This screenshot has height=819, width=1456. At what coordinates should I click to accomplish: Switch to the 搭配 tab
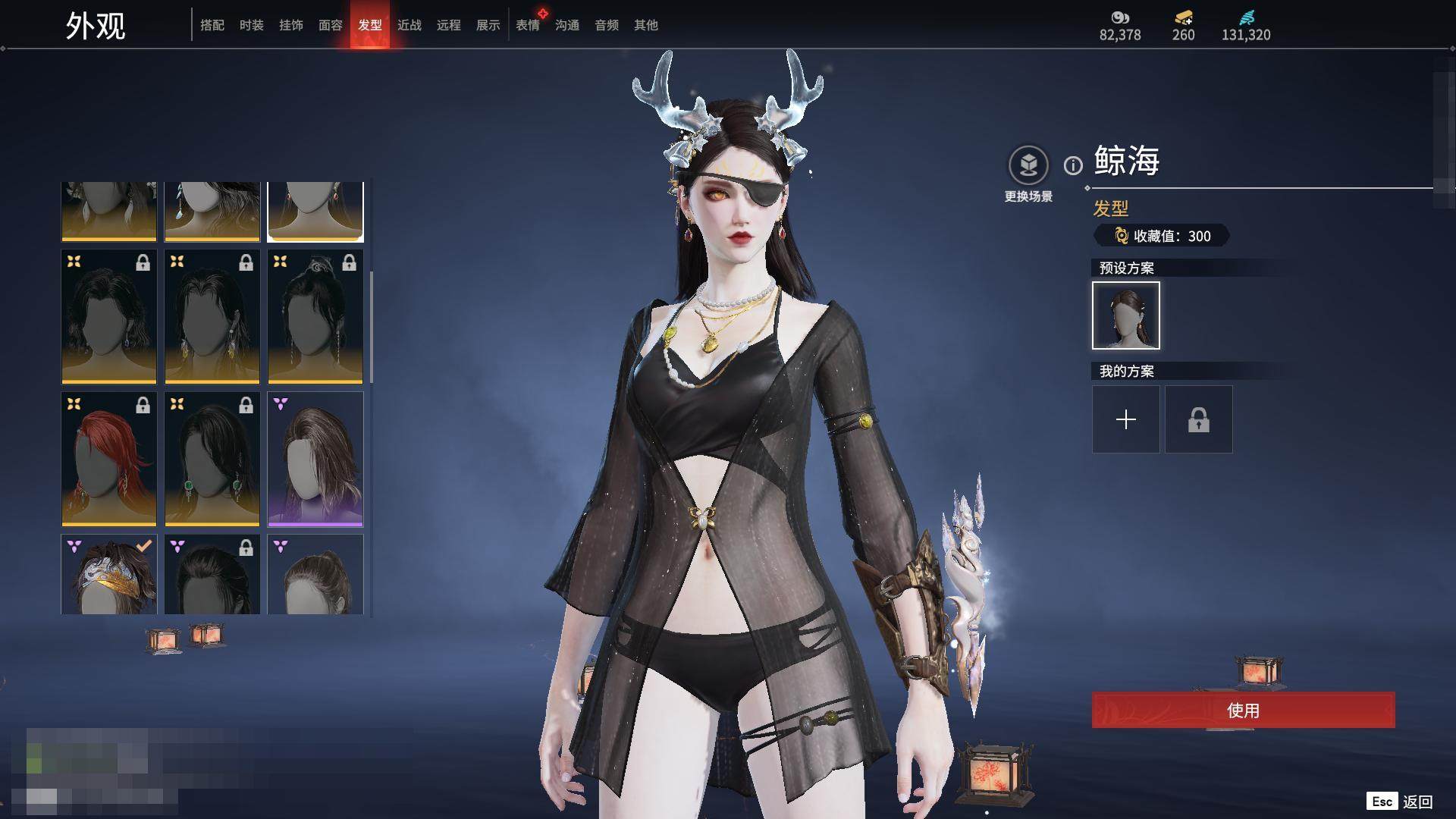click(212, 25)
